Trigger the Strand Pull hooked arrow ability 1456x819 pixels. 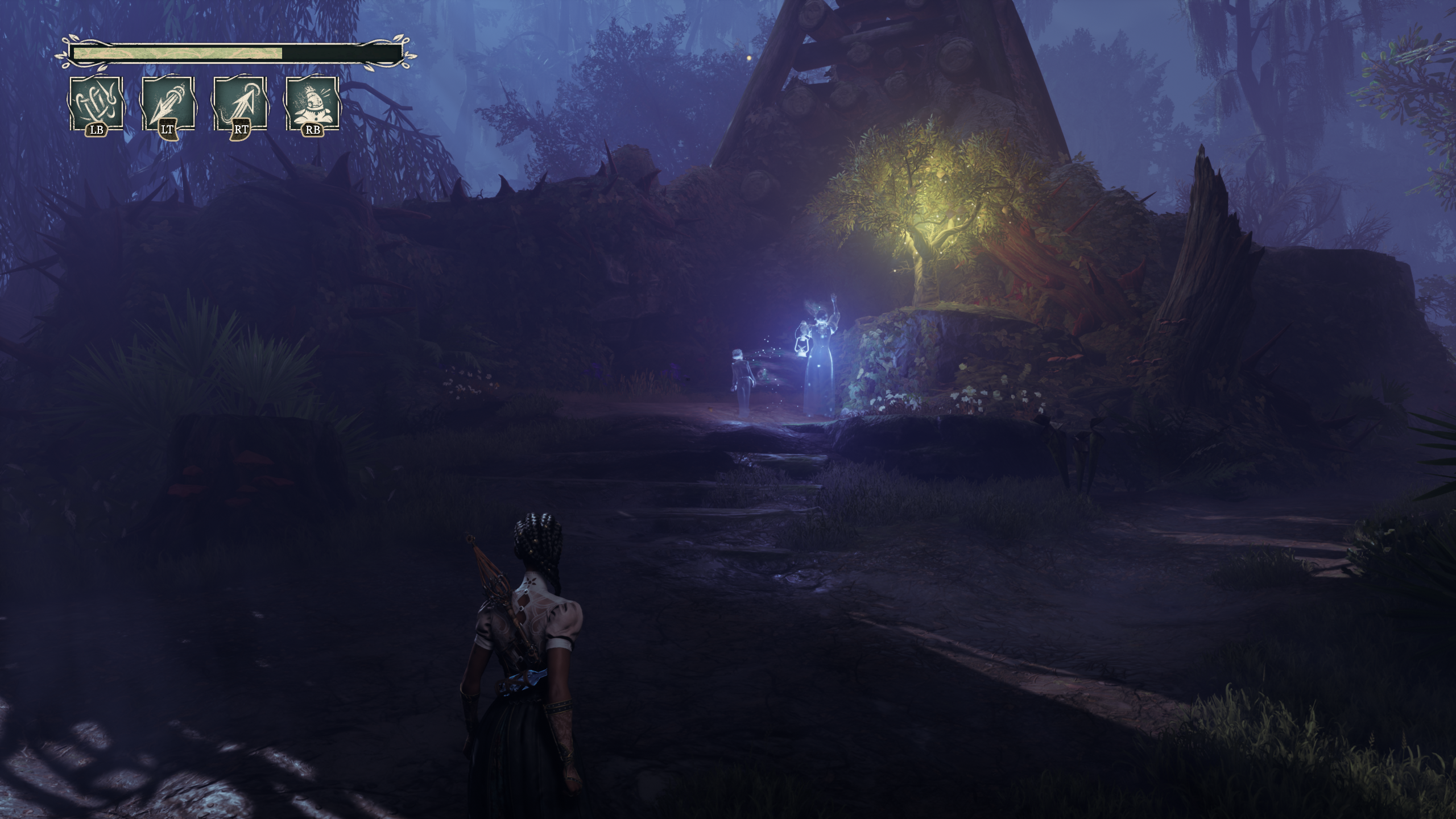pos(240,105)
